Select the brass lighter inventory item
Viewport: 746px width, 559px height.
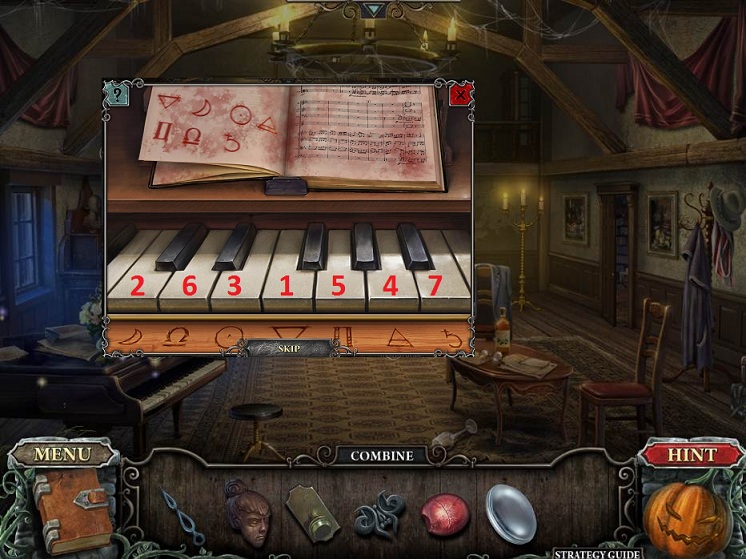coord(312,513)
